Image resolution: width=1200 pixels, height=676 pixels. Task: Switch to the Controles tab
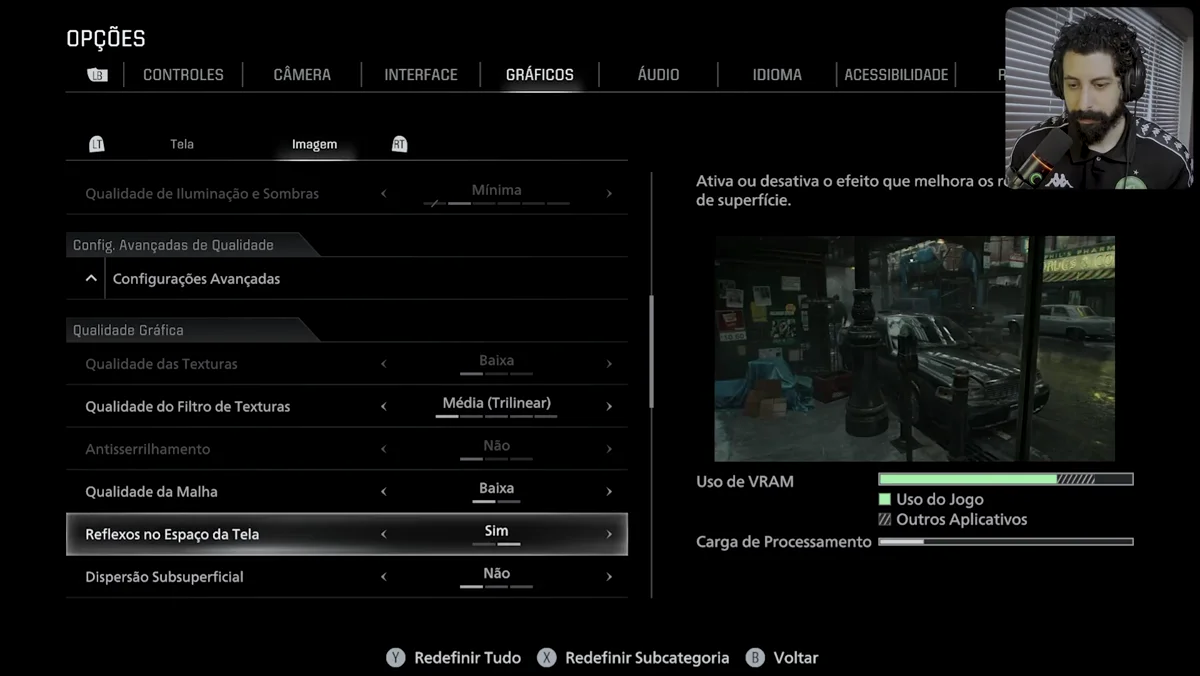(x=183, y=75)
